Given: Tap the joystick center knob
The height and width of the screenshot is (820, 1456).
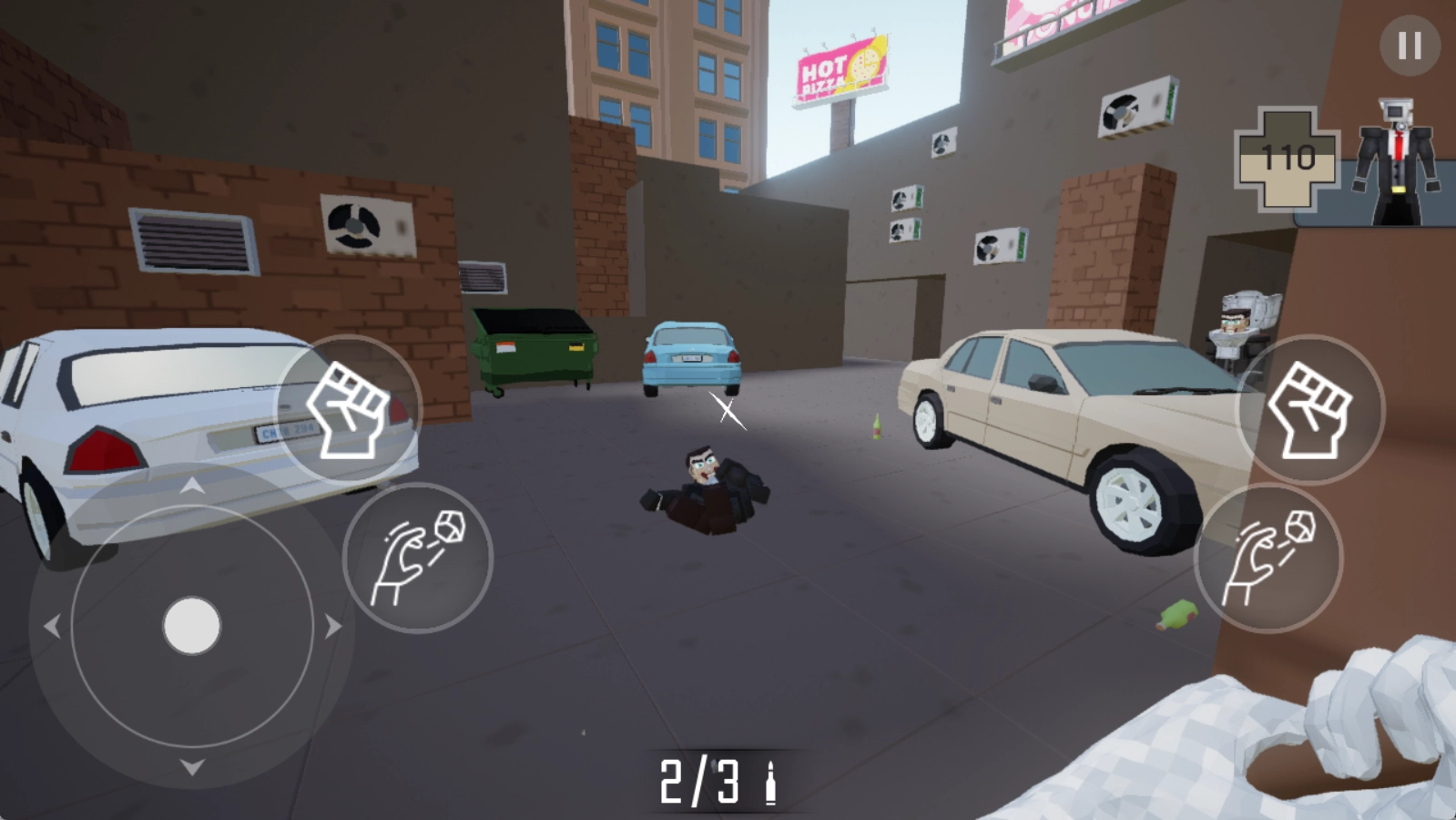Looking at the screenshot, I should coord(191,625).
